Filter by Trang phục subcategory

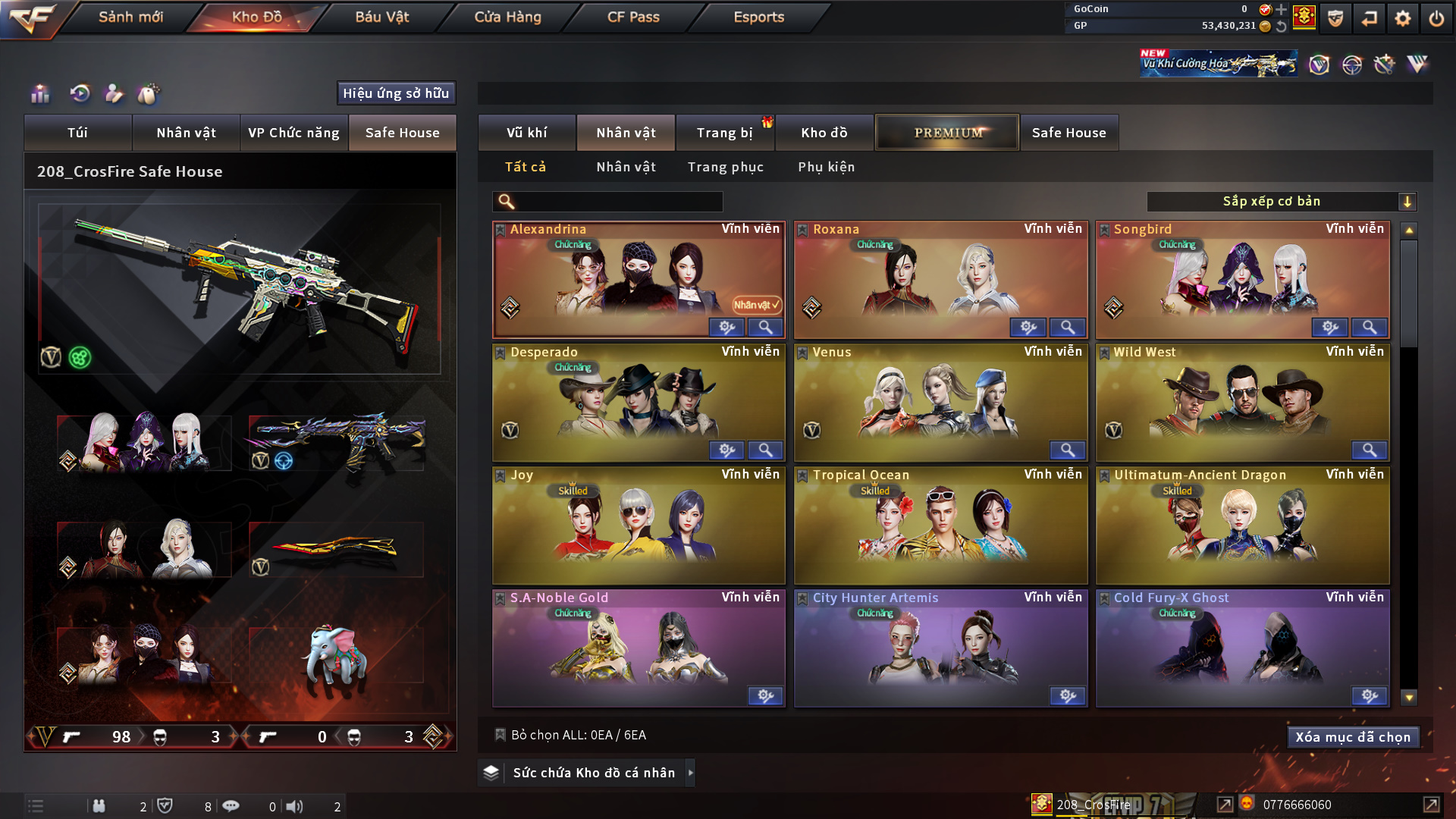(725, 167)
